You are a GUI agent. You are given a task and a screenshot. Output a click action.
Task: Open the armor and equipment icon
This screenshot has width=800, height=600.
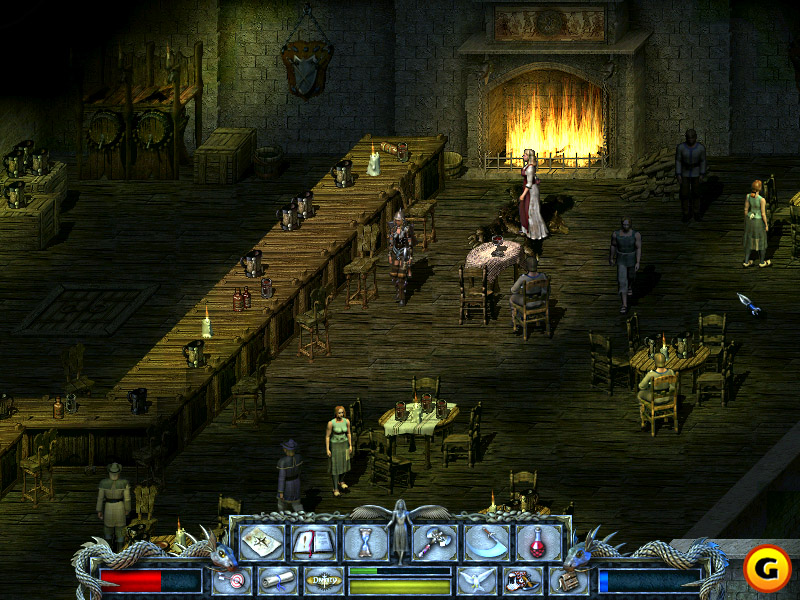[x=522, y=580]
